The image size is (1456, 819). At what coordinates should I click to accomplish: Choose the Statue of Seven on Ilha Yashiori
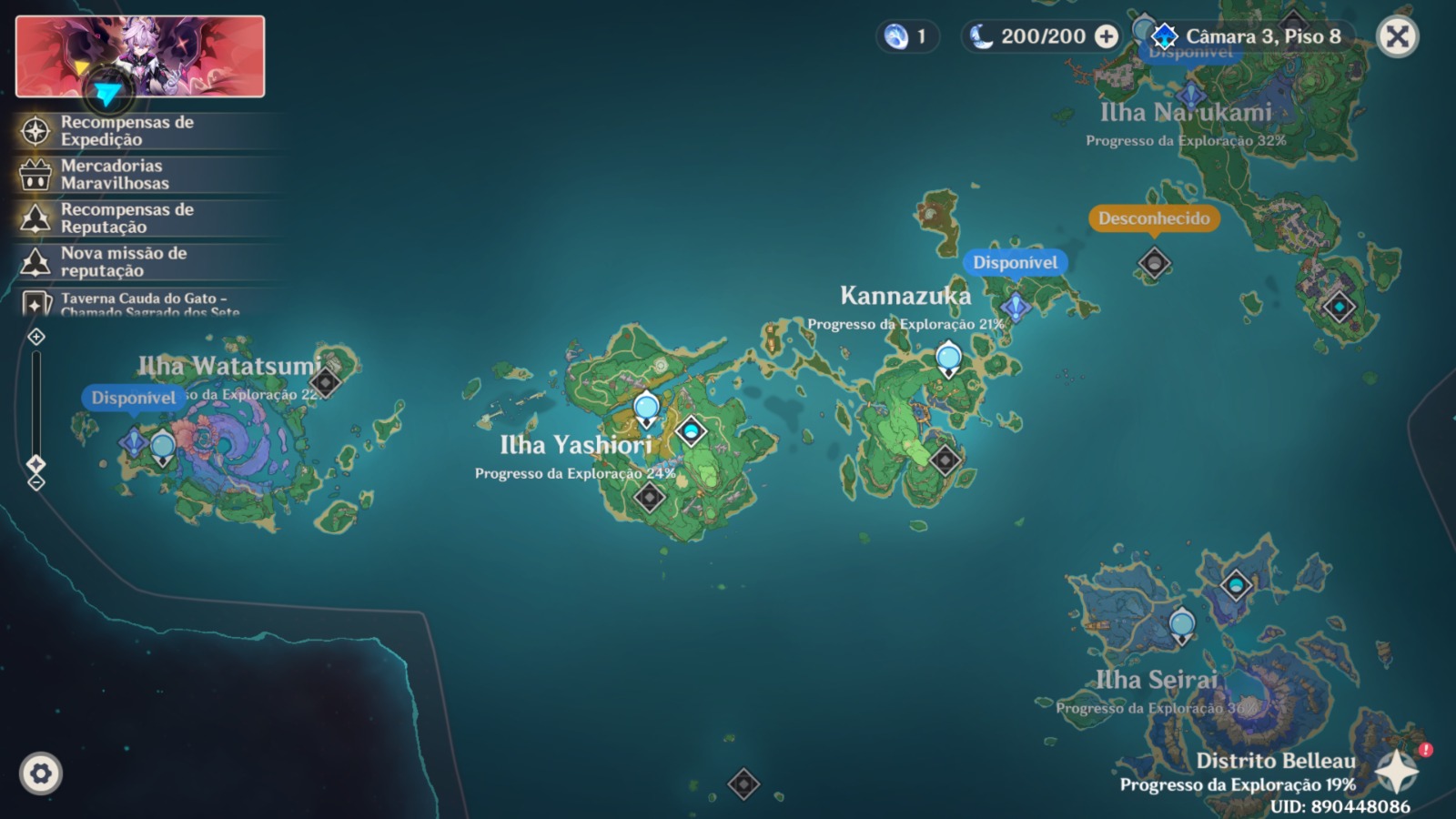pos(691,430)
